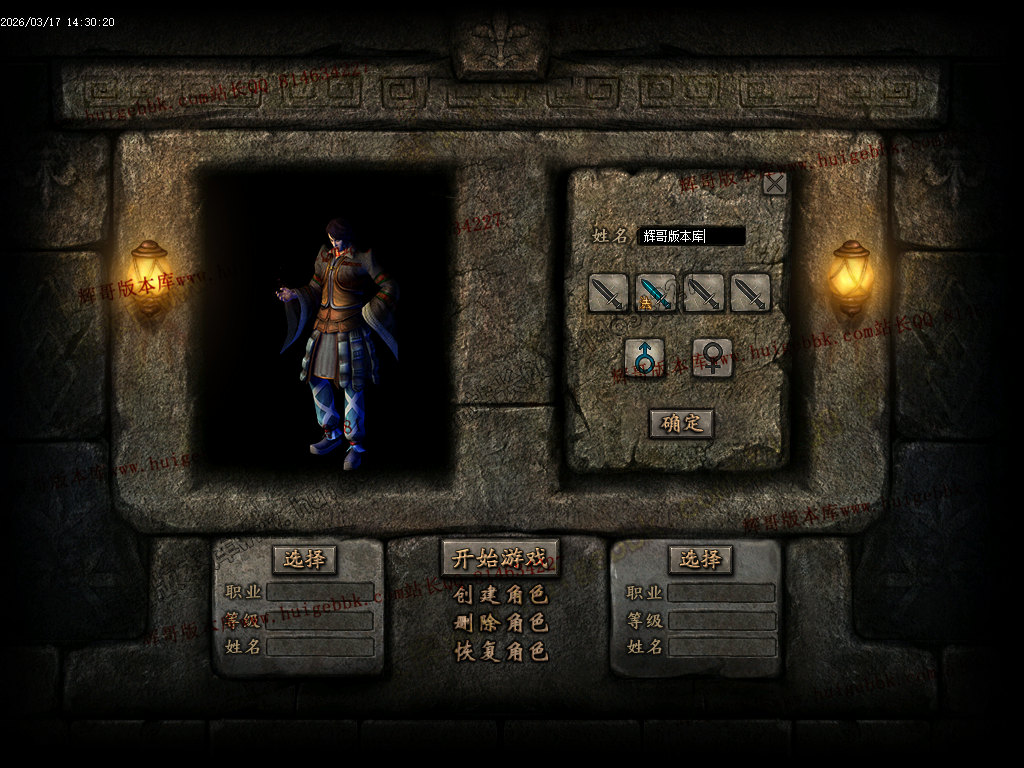1024x768 pixels.
Task: Choose the blue mage sword class icon
Action: click(656, 293)
